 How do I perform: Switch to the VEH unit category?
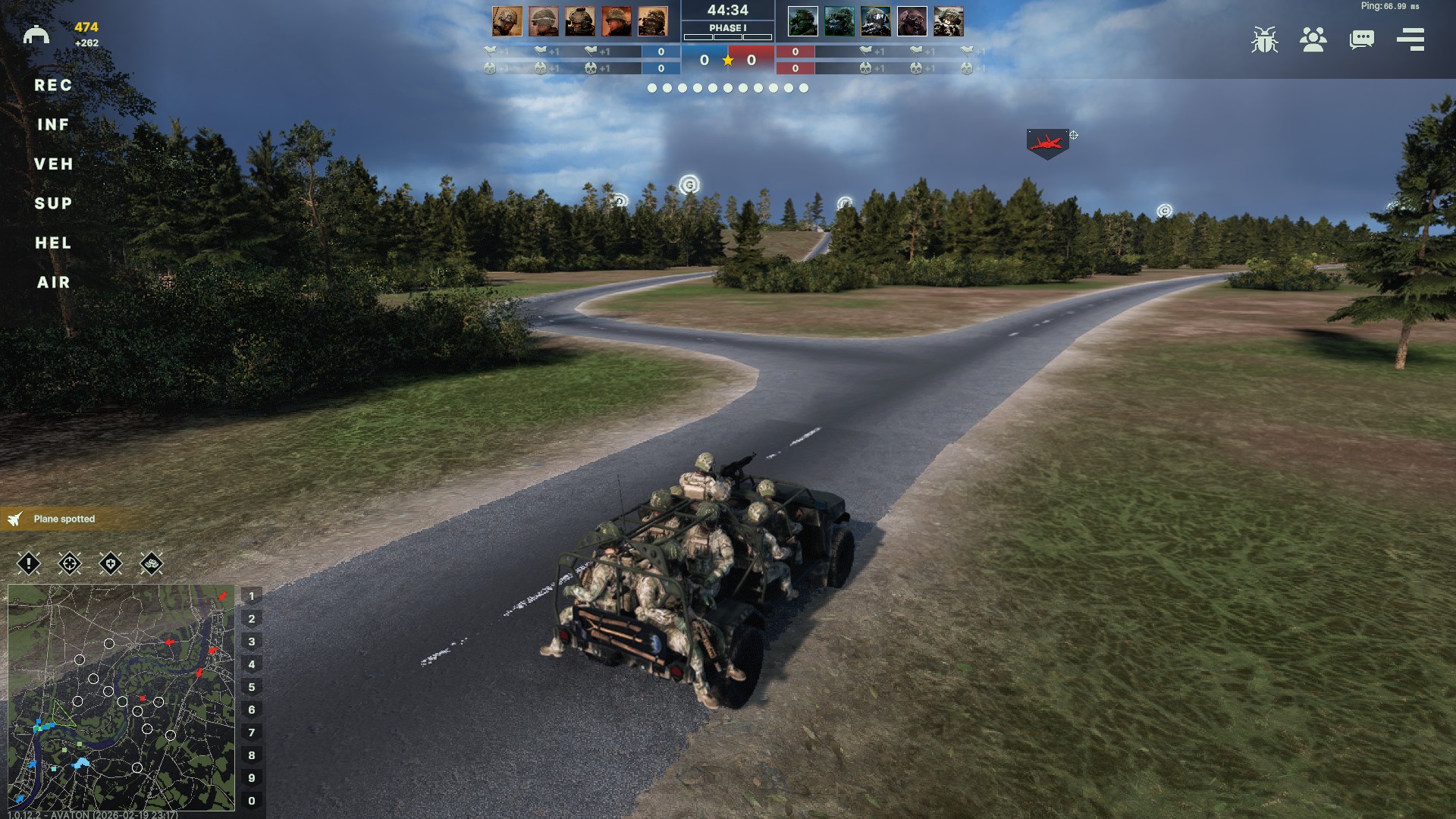[53, 165]
